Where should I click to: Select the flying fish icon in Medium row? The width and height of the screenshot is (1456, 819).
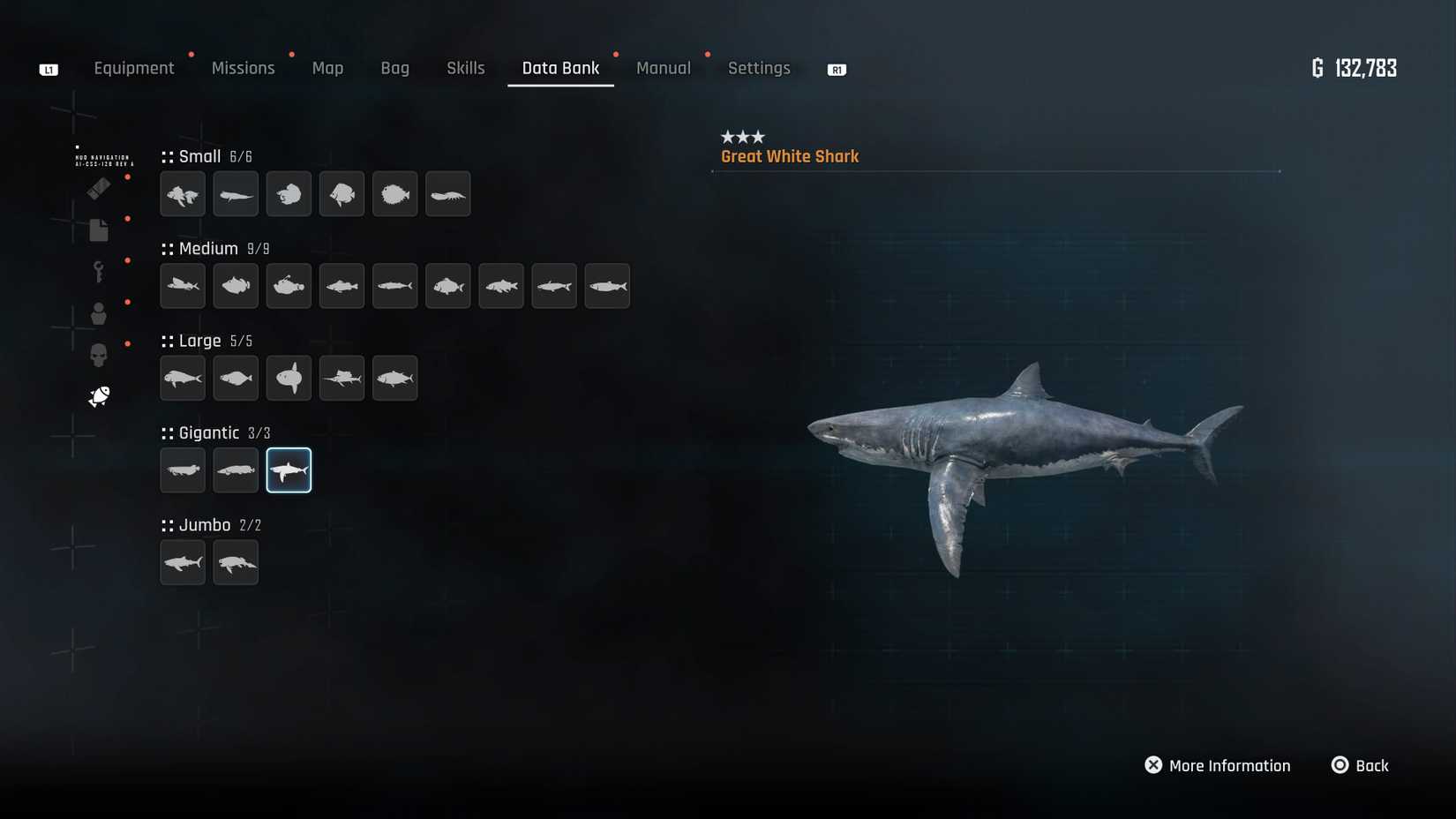coord(182,286)
